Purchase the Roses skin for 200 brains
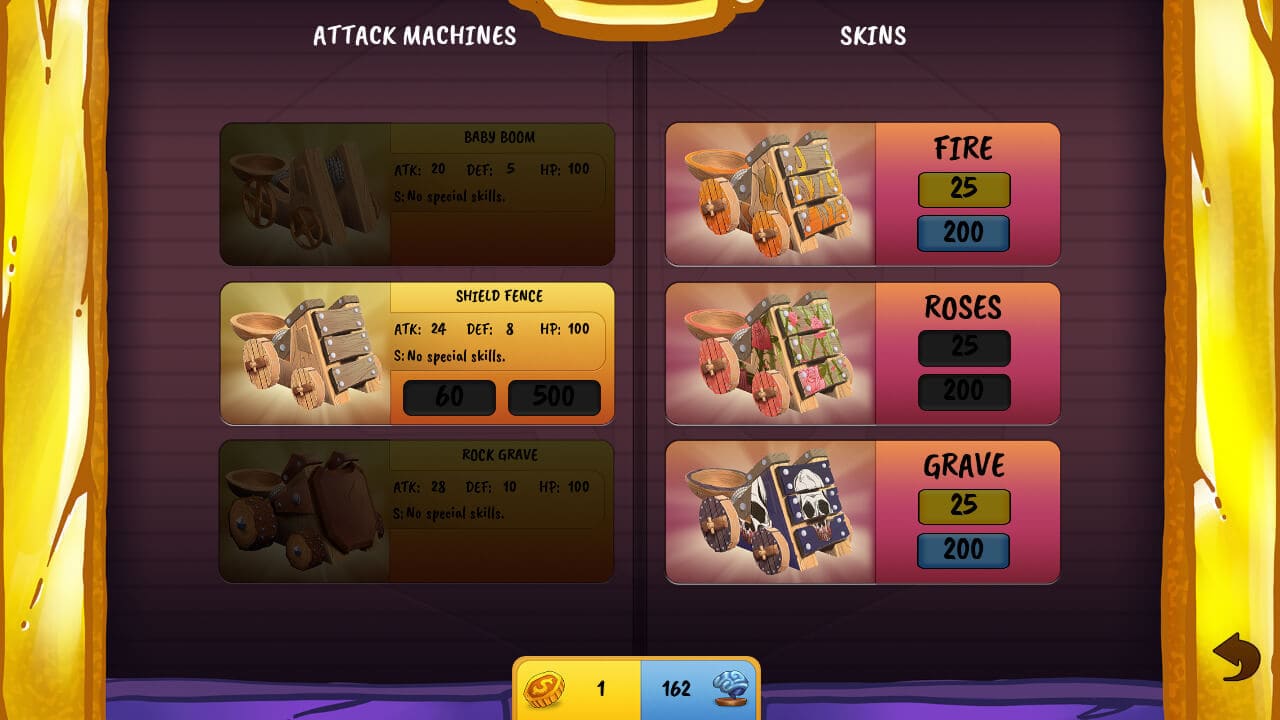 (963, 391)
